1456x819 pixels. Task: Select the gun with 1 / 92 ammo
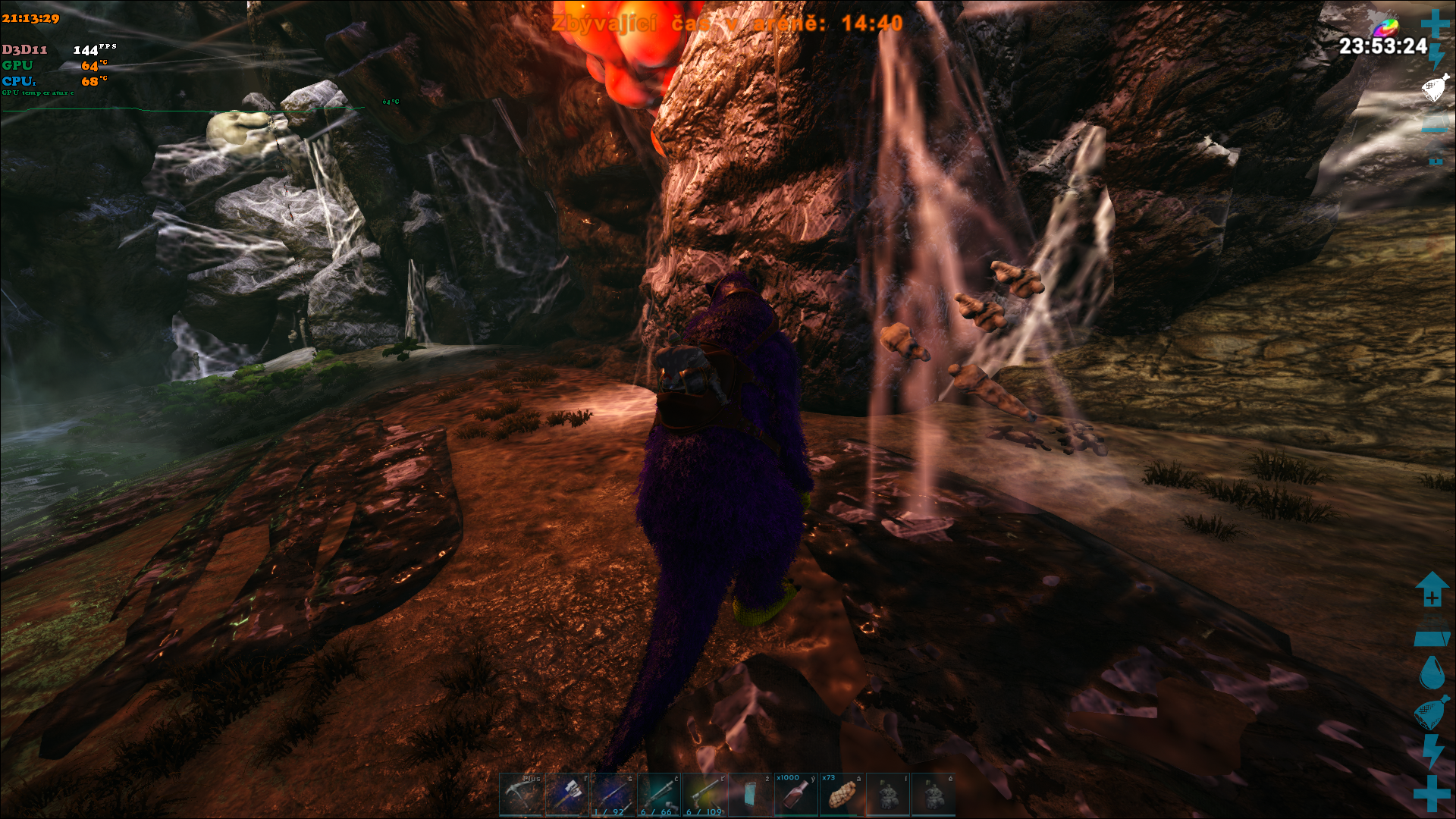tap(613, 794)
